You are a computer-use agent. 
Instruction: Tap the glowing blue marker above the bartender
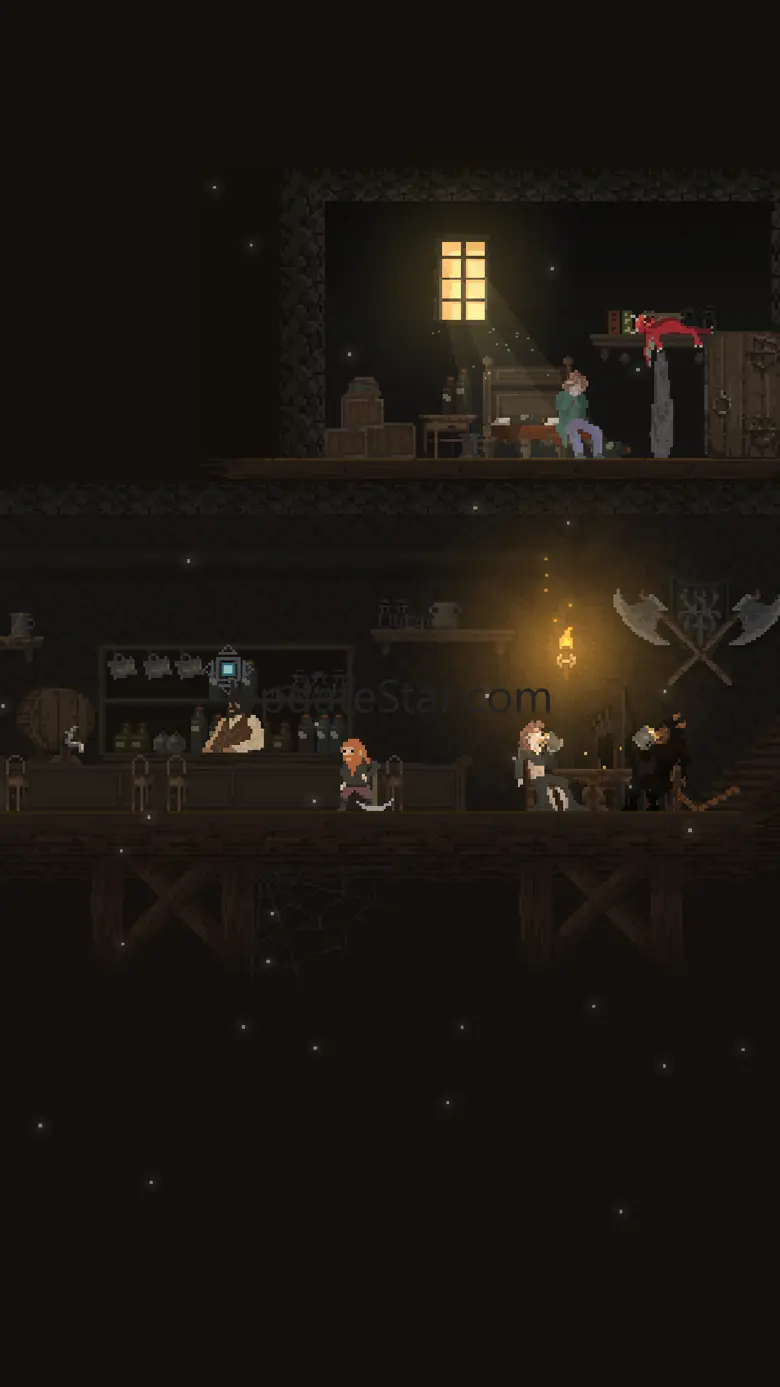(228, 668)
